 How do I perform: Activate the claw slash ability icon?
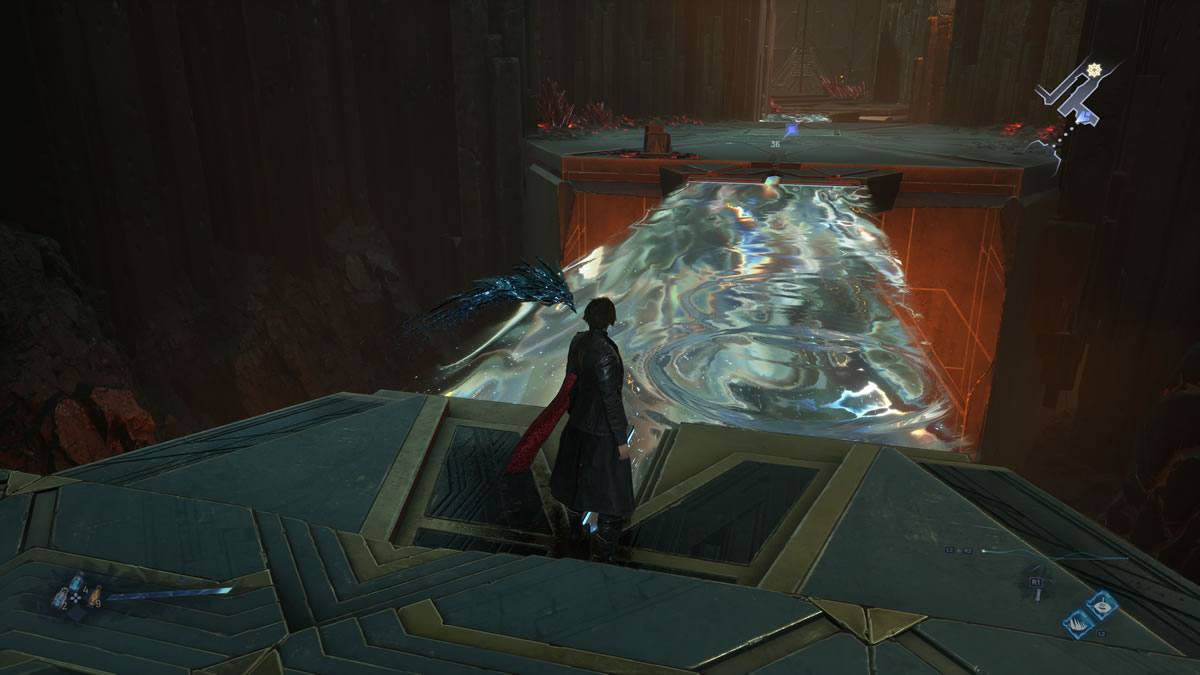tap(1078, 622)
